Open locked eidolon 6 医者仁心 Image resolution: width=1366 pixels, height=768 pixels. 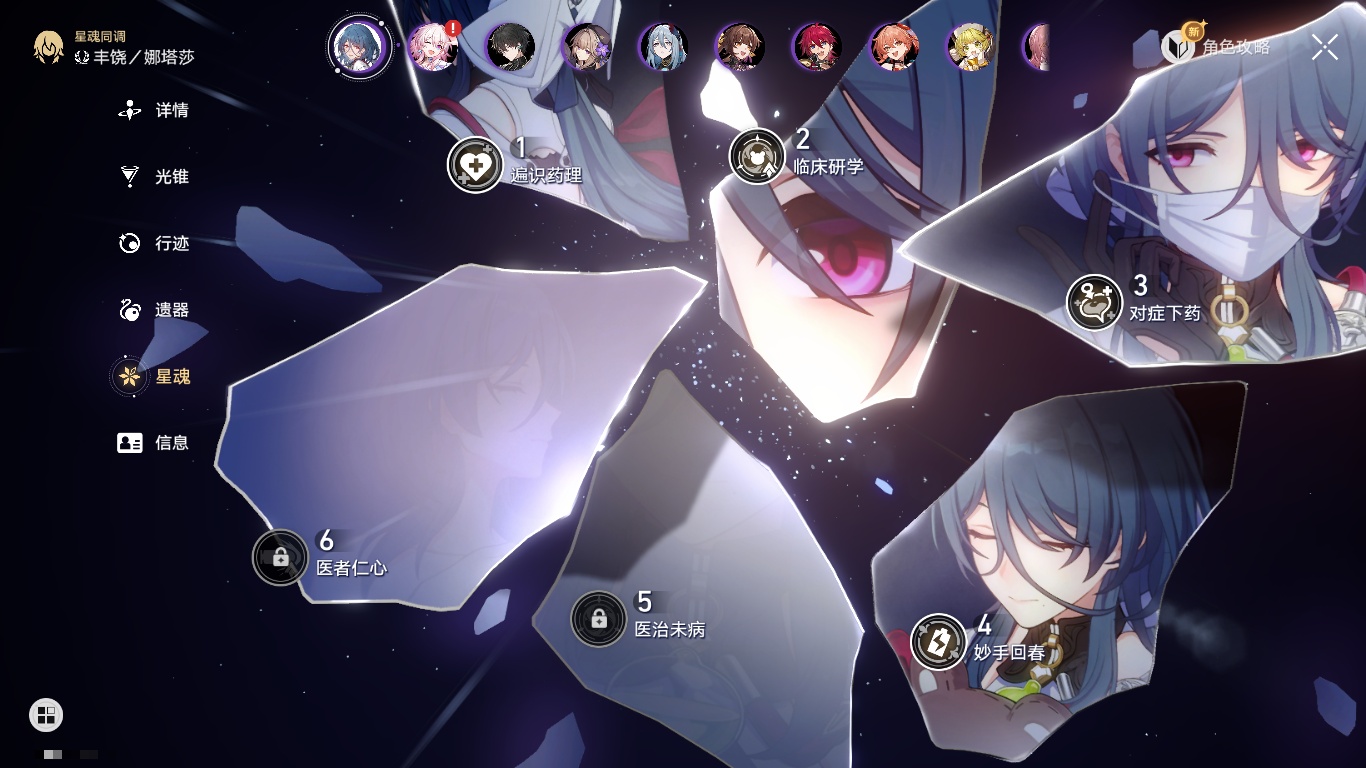coord(280,557)
